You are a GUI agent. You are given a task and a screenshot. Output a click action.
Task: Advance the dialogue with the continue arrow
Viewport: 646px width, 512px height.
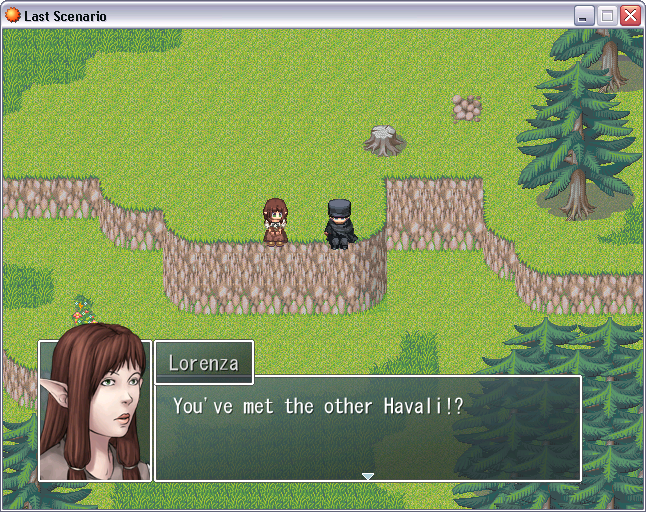[368, 476]
